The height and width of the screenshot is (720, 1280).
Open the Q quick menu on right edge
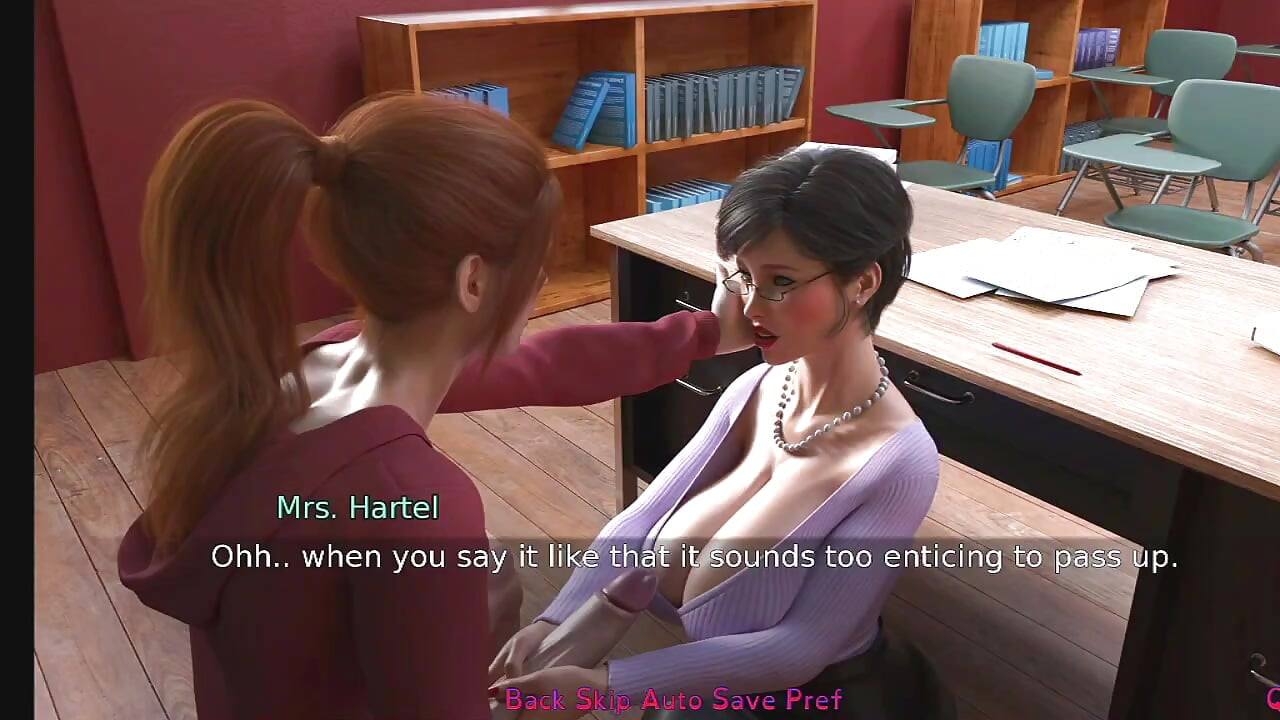1275,700
